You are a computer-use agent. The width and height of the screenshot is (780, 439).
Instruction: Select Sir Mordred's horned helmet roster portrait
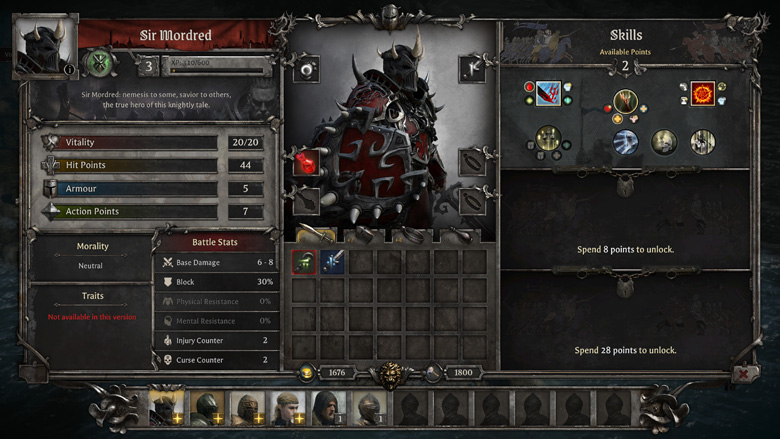tap(166, 408)
